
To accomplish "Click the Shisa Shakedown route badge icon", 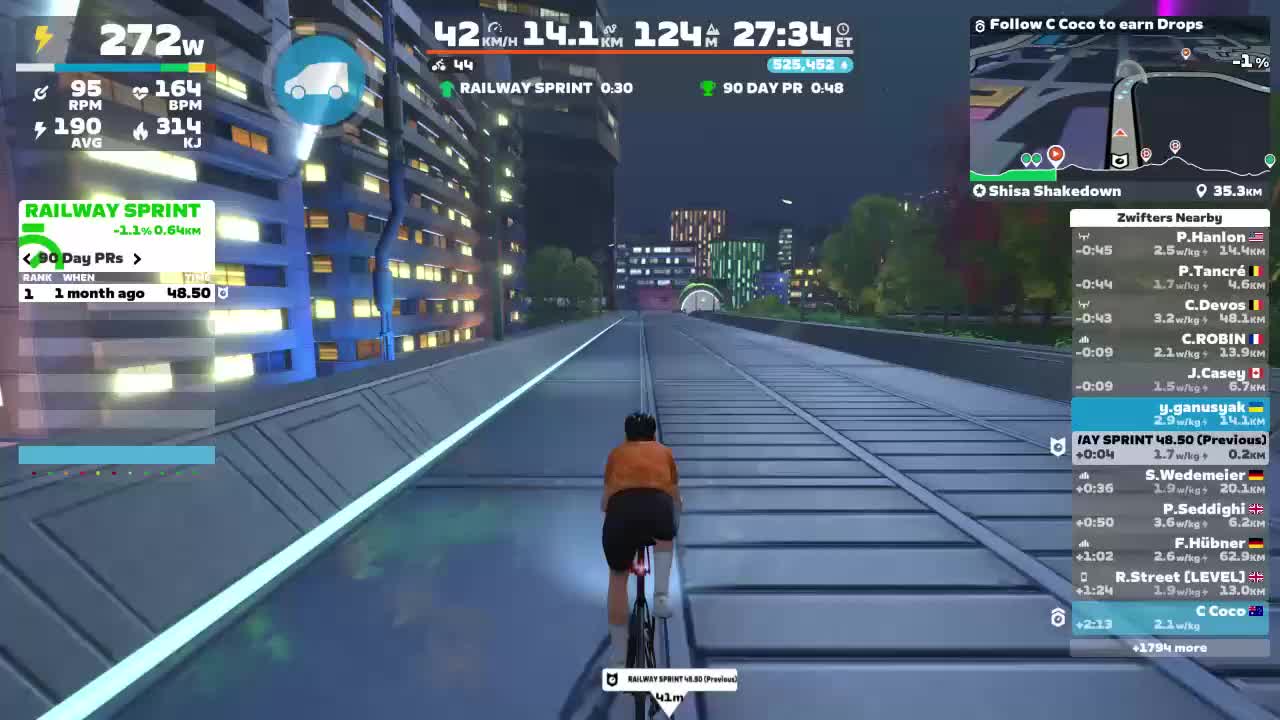I will [x=978, y=190].
